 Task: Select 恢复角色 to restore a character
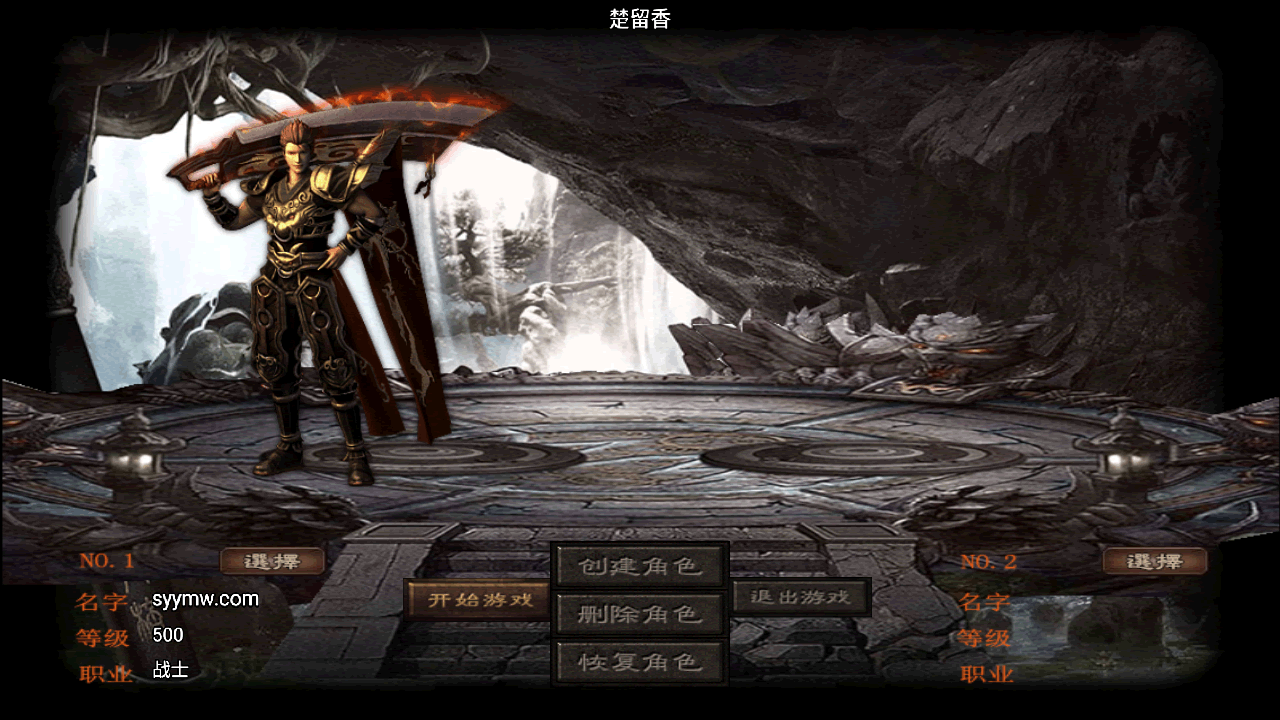(x=640, y=662)
